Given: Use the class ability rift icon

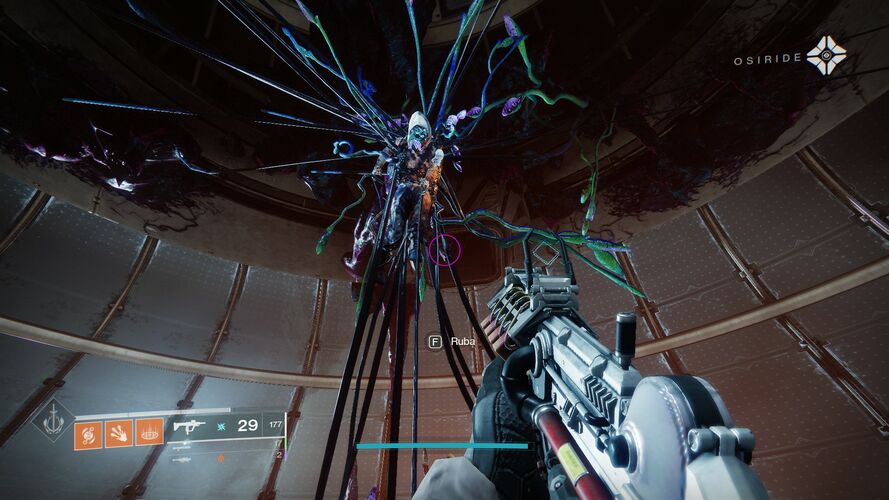Looking at the screenshot, I should [149, 433].
